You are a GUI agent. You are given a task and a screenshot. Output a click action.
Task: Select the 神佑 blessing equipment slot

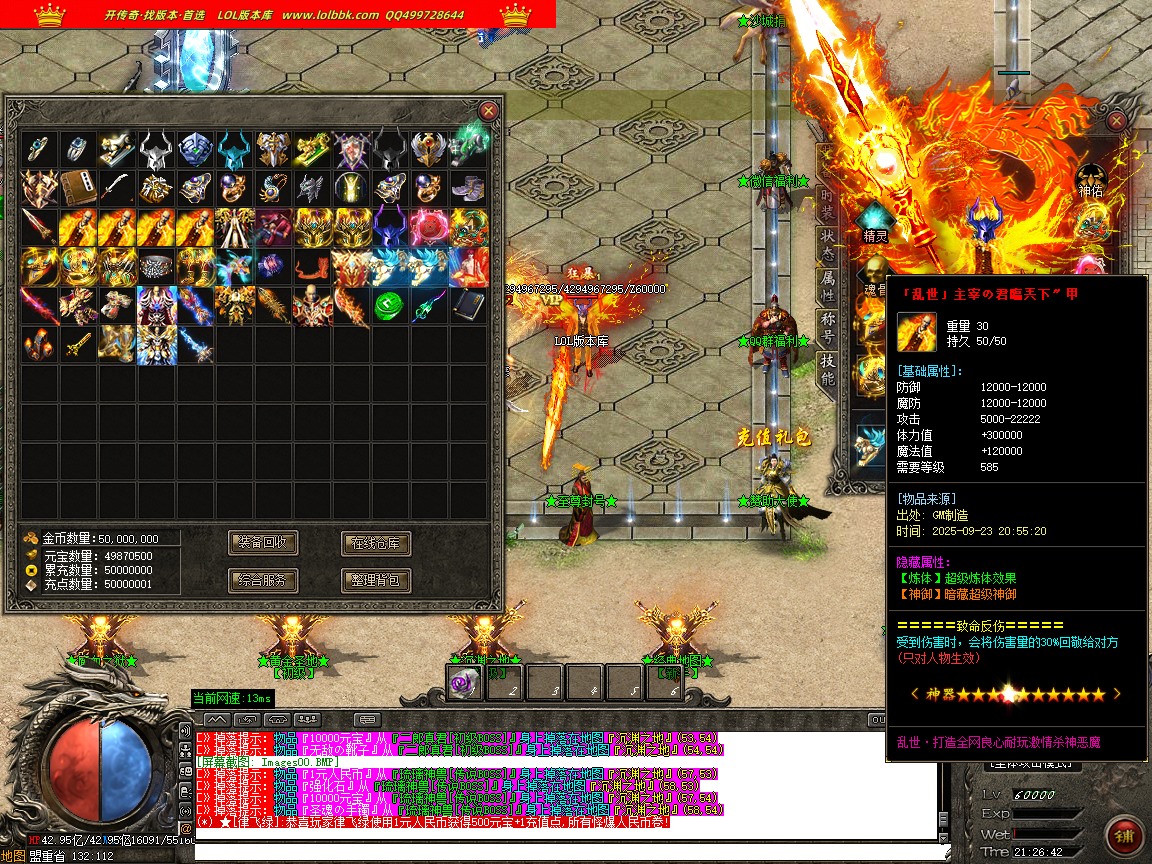[1090, 180]
